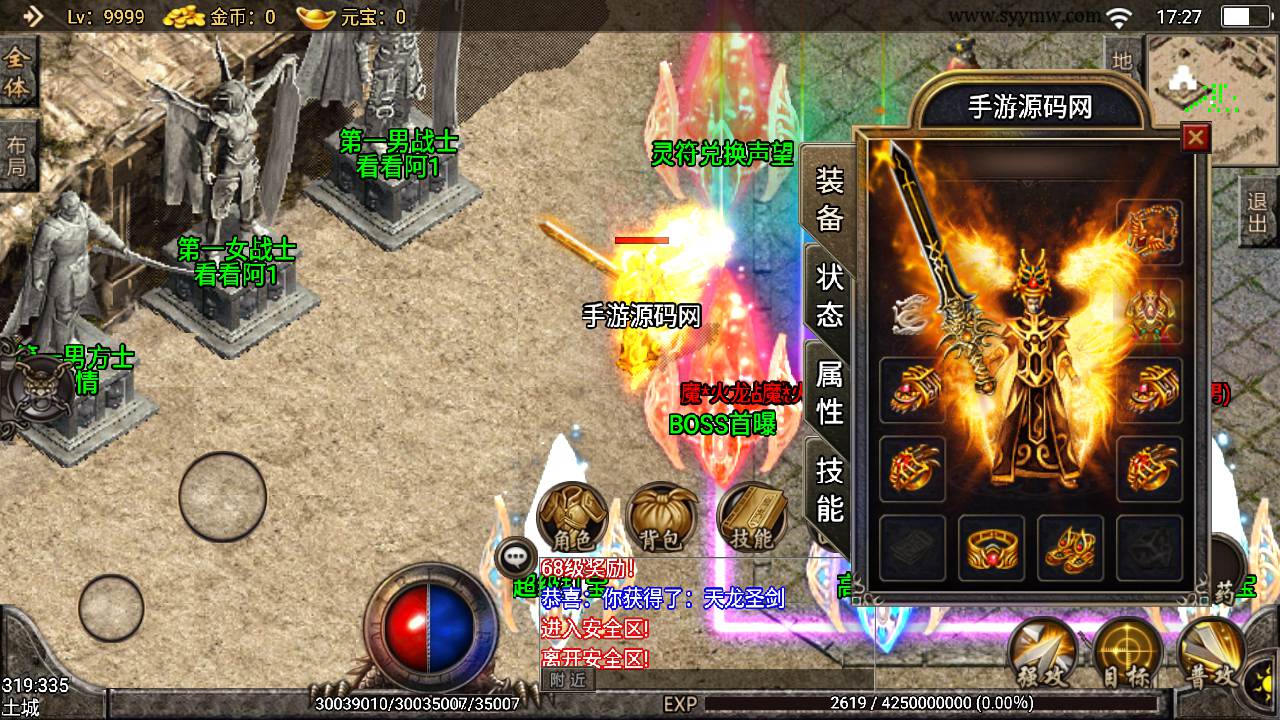Select the 装备 equipment tab
Viewport: 1280px width, 720px height.
click(x=830, y=198)
